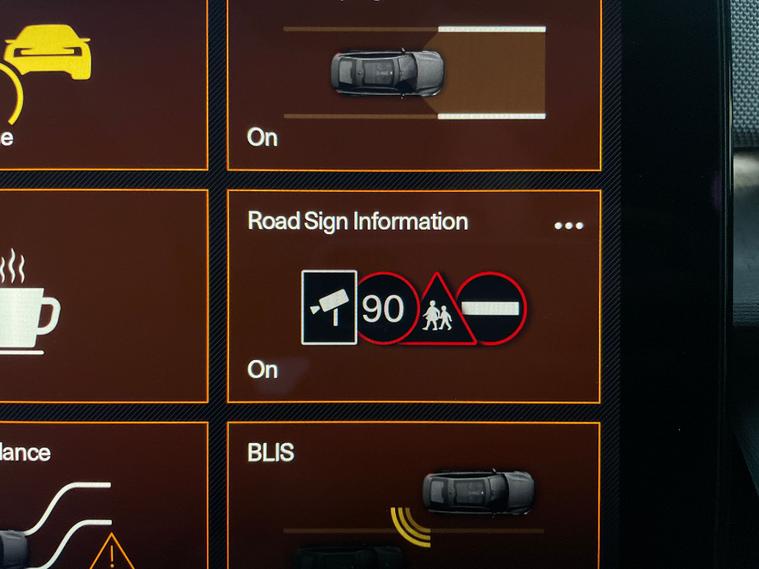This screenshot has height=569, width=759.
Task: Open Road Sign Information more options dots
Action: 568,226
